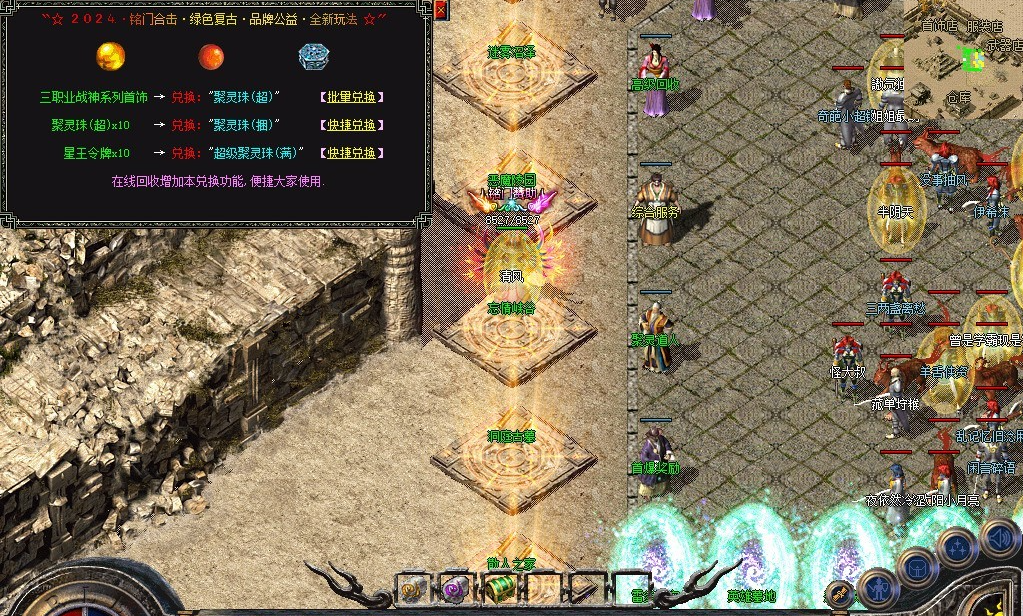Toggle the round speaker sound button
Image resolution: width=1023 pixels, height=616 pixels.
coord(999,538)
